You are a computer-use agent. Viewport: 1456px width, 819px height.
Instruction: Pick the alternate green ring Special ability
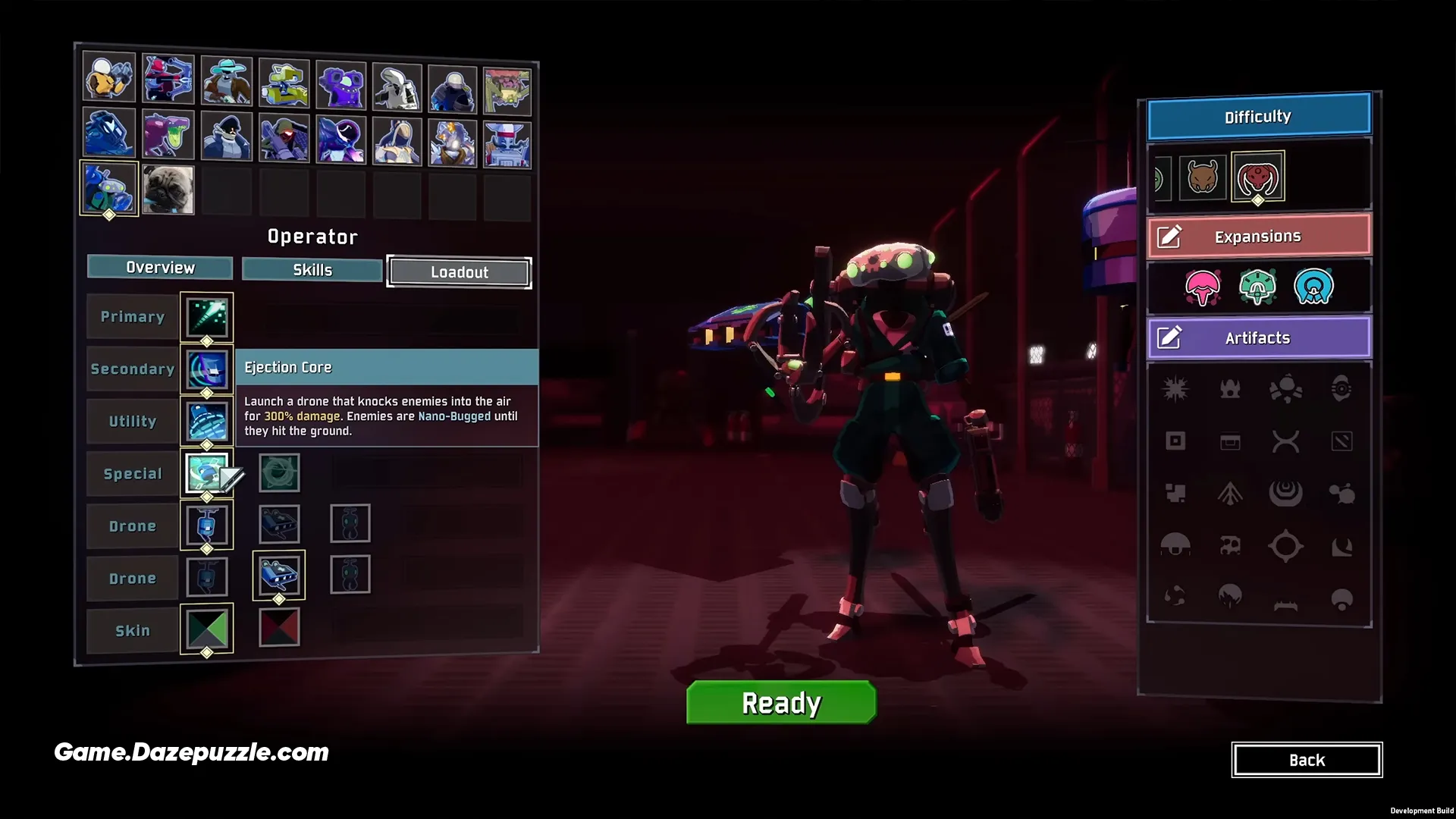[279, 472]
